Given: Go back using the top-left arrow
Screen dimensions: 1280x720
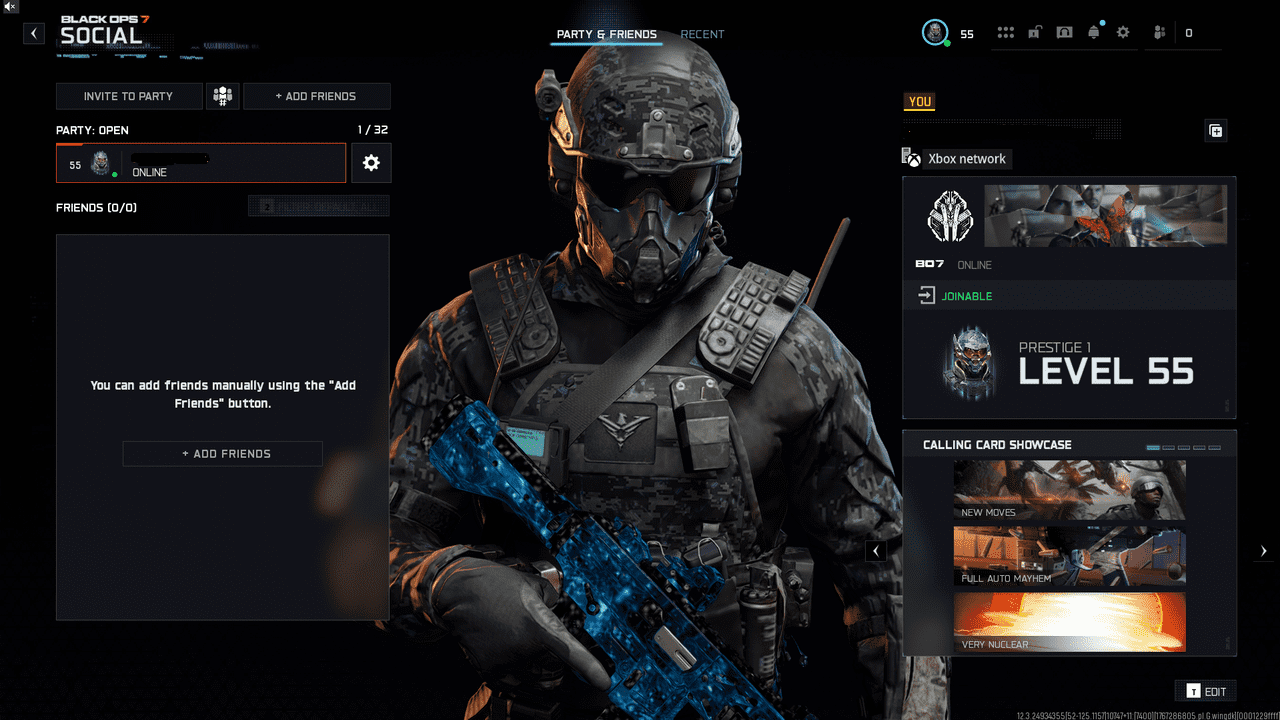Looking at the screenshot, I should [33, 32].
